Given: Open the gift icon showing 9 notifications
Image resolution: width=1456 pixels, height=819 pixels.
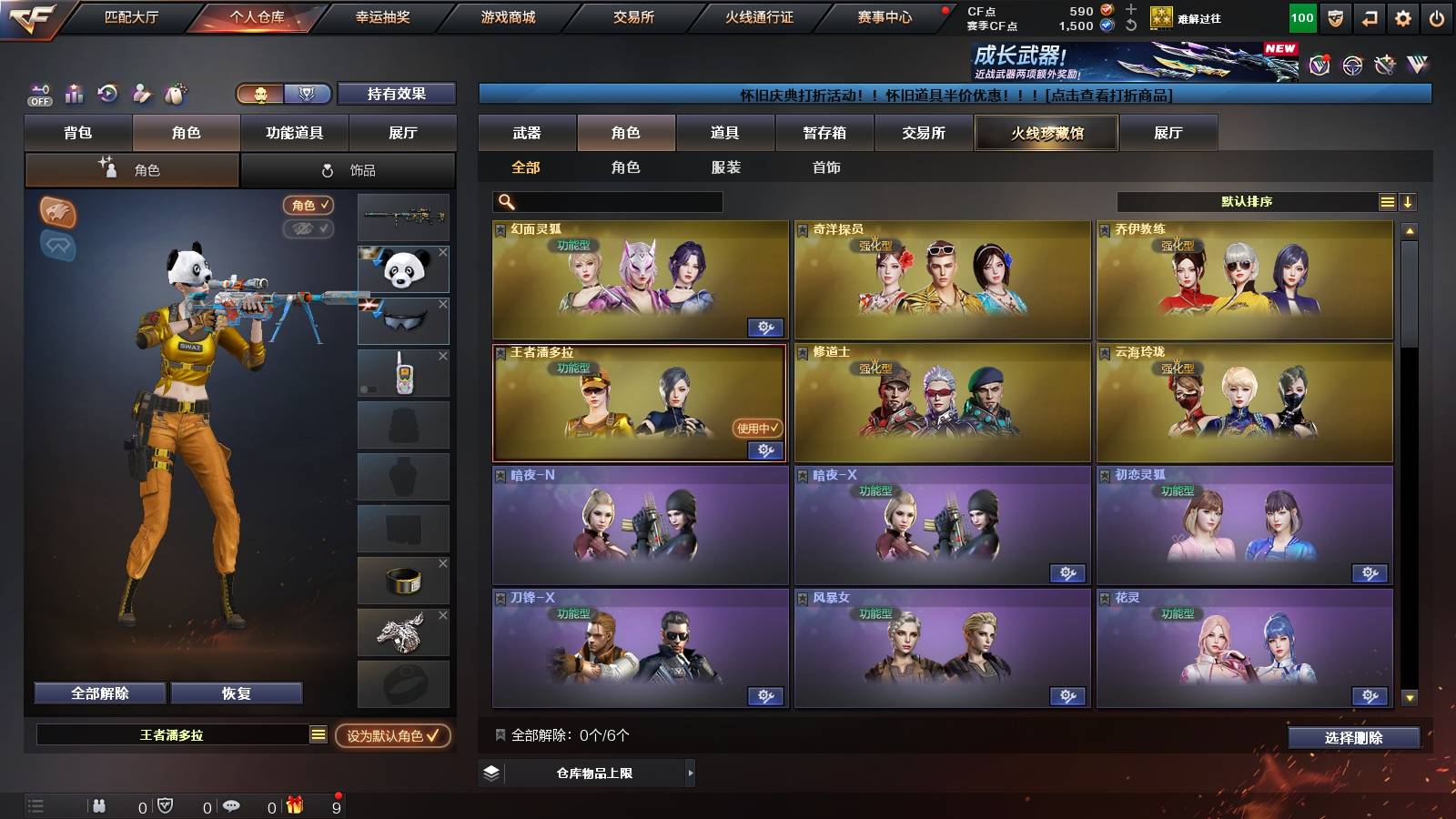Looking at the screenshot, I should (x=296, y=805).
